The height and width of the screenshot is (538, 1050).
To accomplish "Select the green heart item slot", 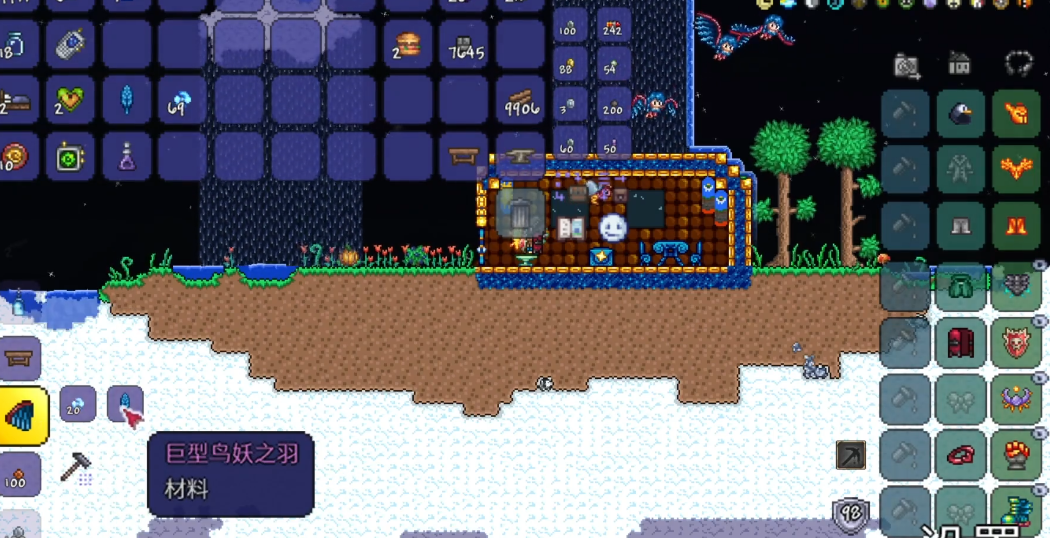I will pyautogui.click(x=70, y=100).
